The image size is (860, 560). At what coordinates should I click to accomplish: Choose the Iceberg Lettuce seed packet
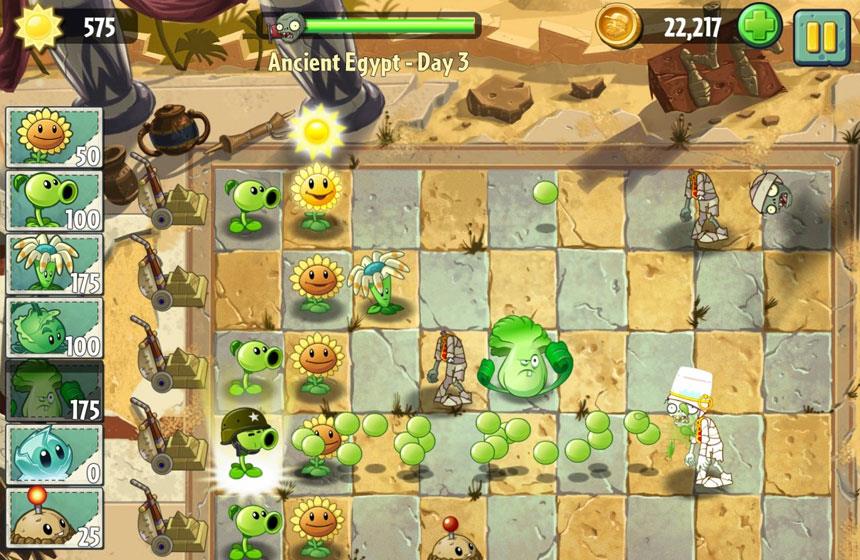pyautogui.click(x=55, y=454)
